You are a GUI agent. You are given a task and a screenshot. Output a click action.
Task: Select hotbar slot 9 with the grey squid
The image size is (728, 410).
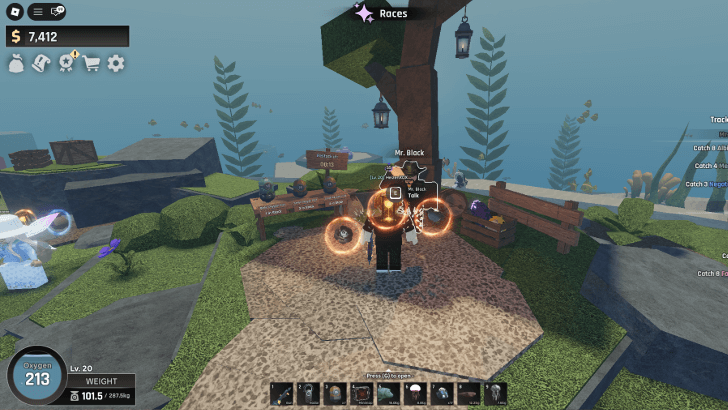495,395
